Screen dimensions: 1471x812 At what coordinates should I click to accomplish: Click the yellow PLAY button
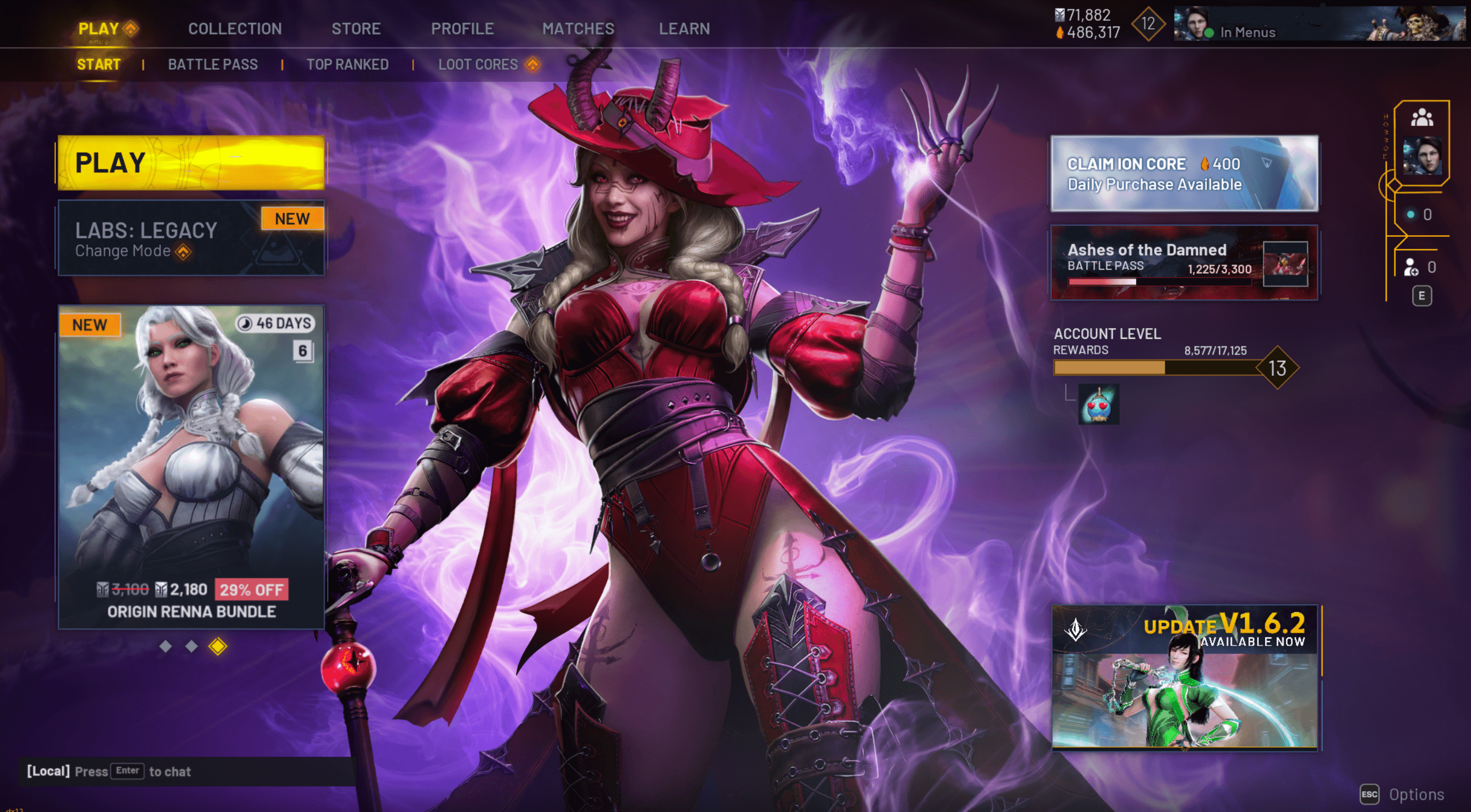191,163
